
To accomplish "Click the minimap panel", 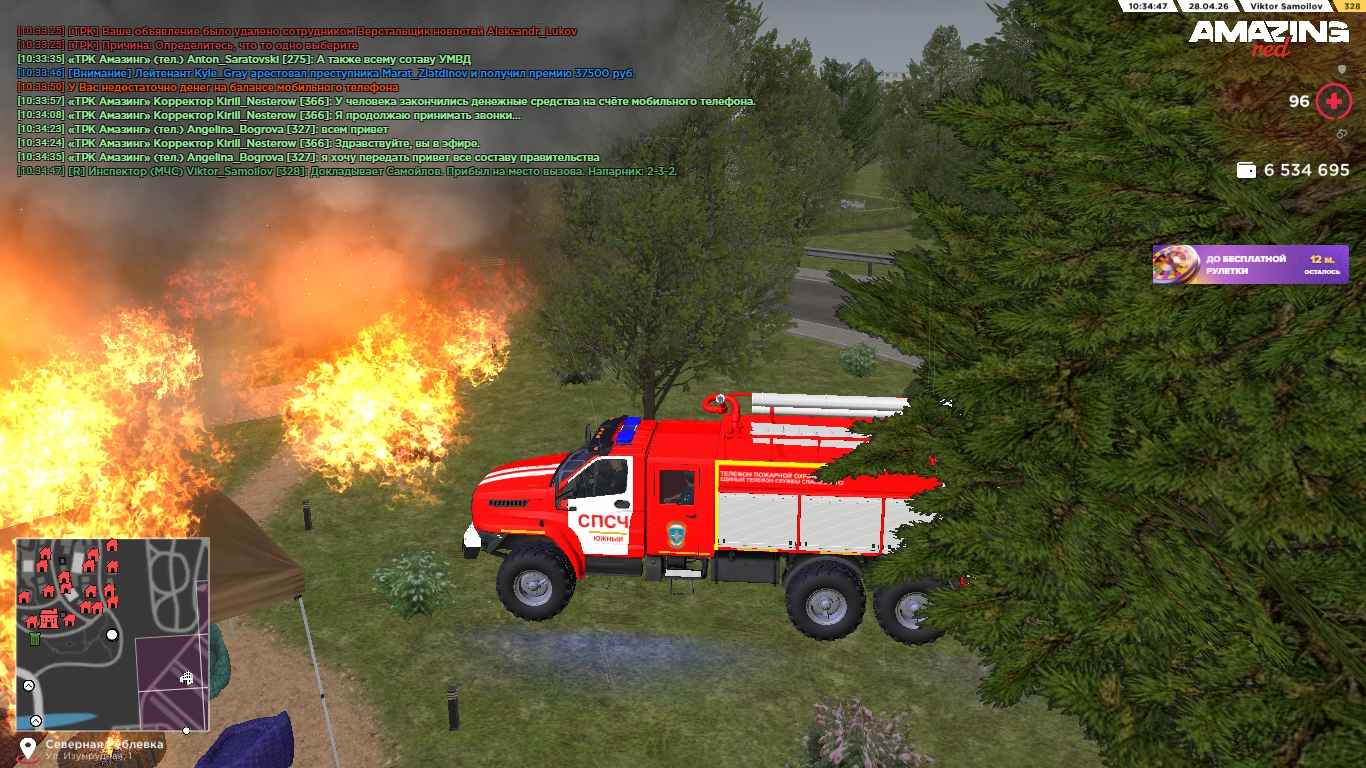I will pyautogui.click(x=112, y=634).
